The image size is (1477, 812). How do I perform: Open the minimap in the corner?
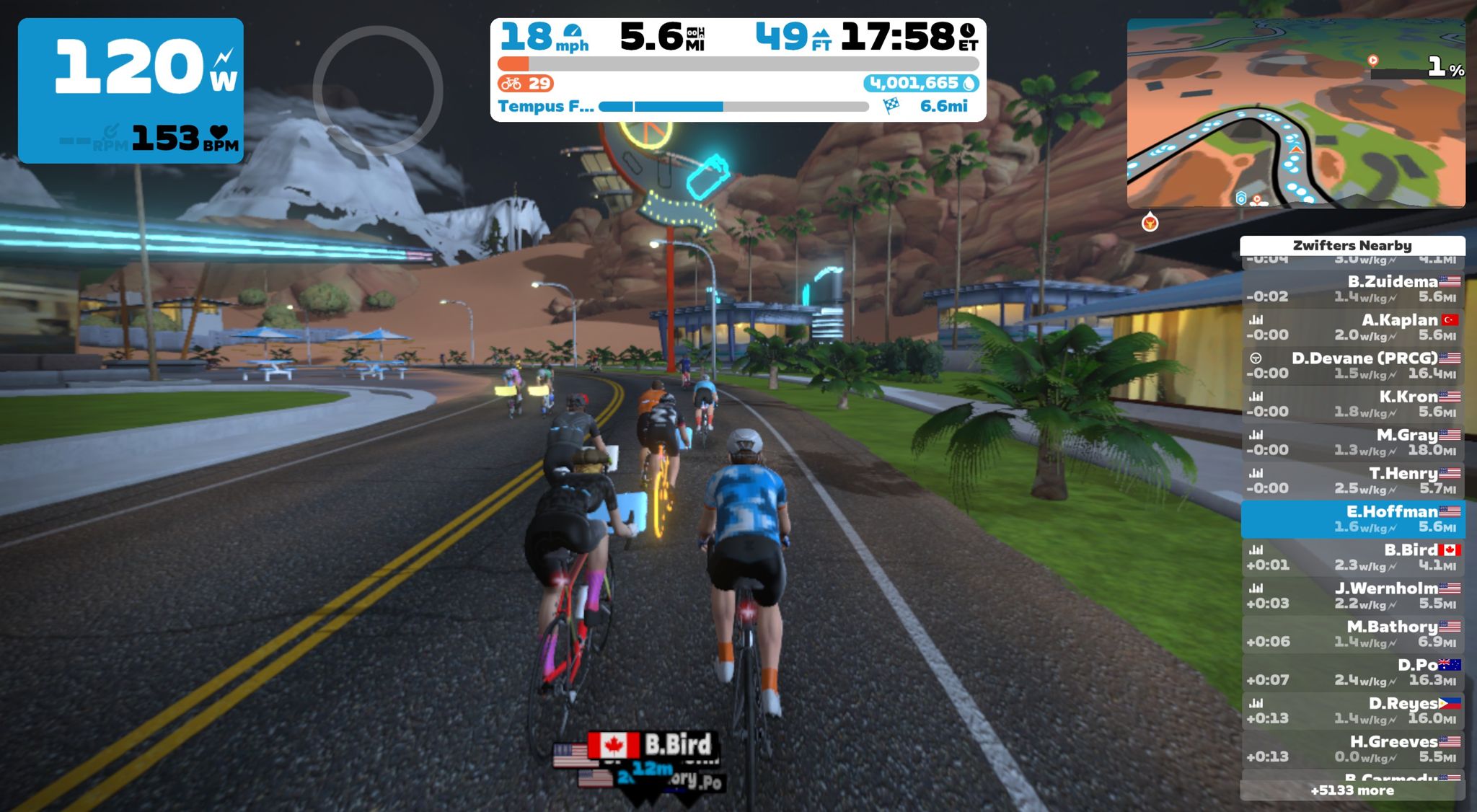[x=1295, y=114]
